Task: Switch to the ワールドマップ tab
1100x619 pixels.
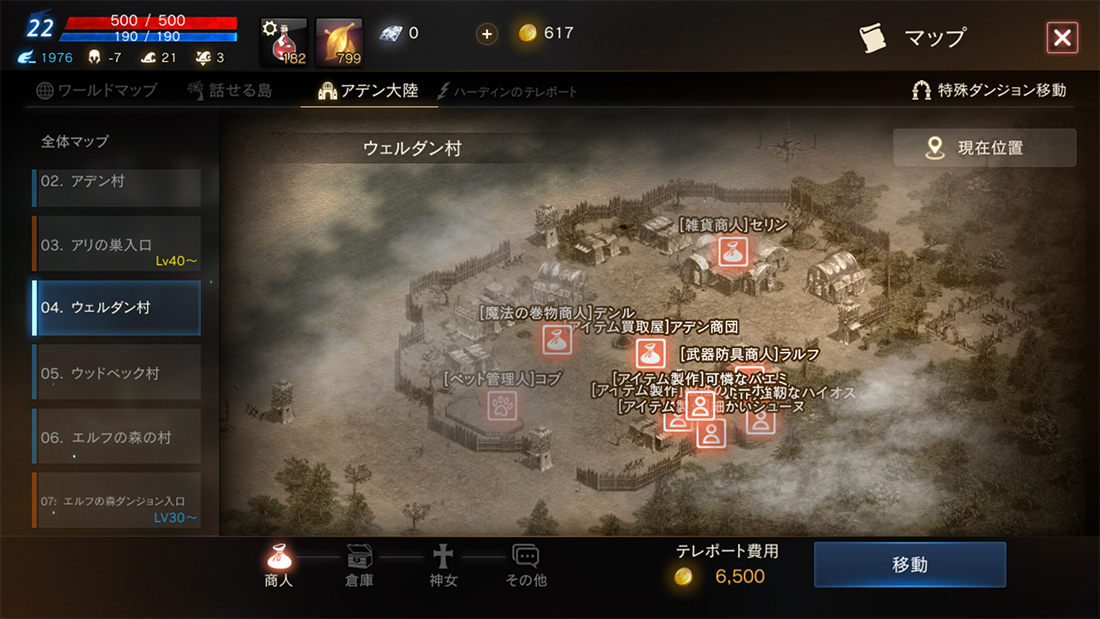Action: click(x=97, y=91)
